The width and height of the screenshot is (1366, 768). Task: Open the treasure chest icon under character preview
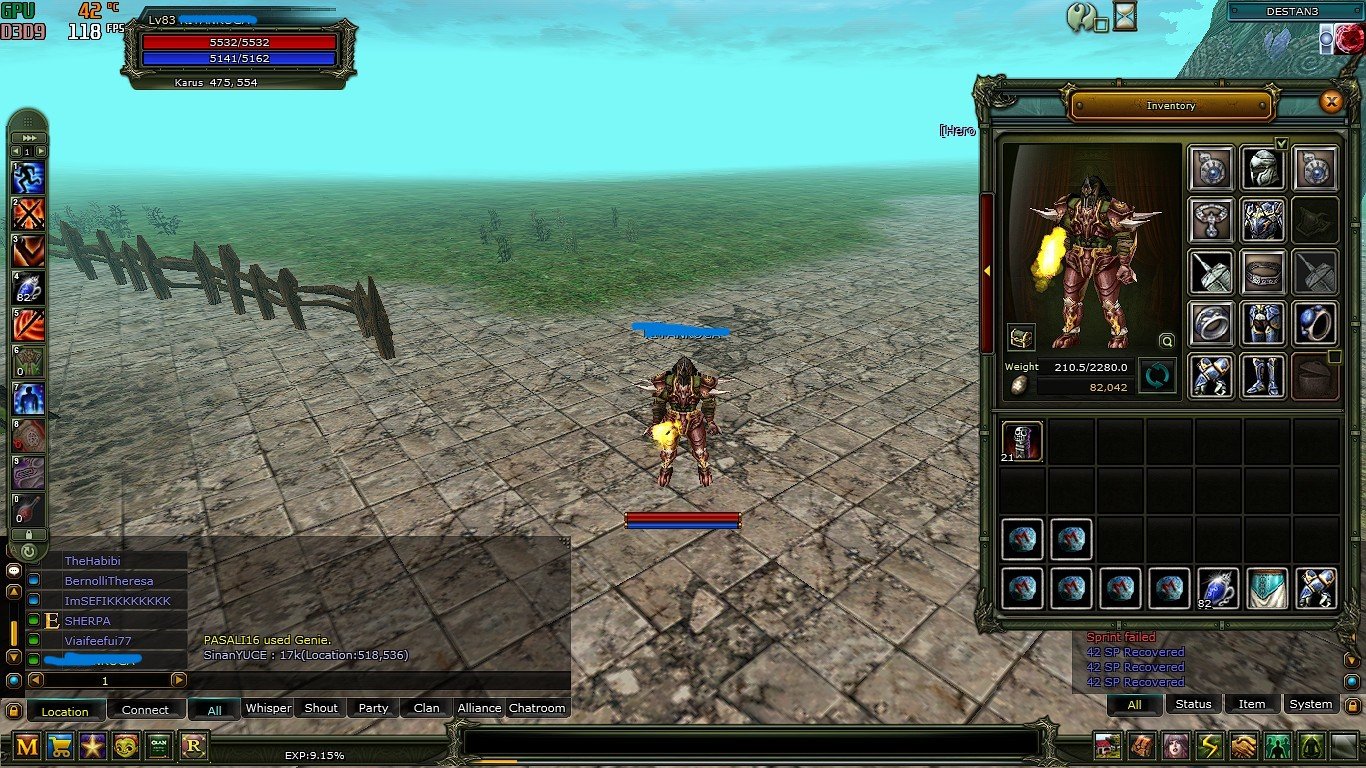click(x=1021, y=337)
